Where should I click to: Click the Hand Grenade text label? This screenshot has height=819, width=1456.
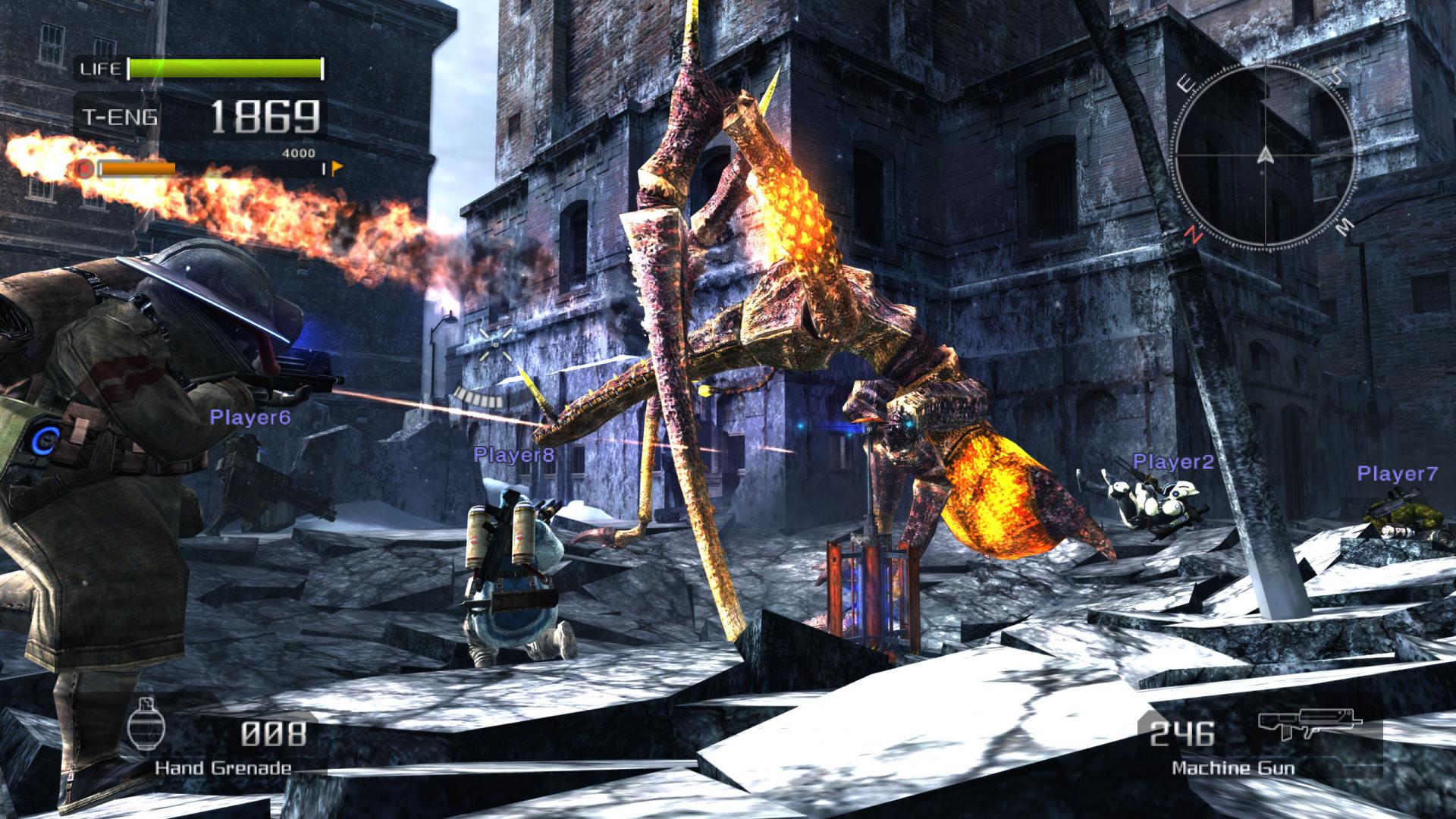point(224,767)
